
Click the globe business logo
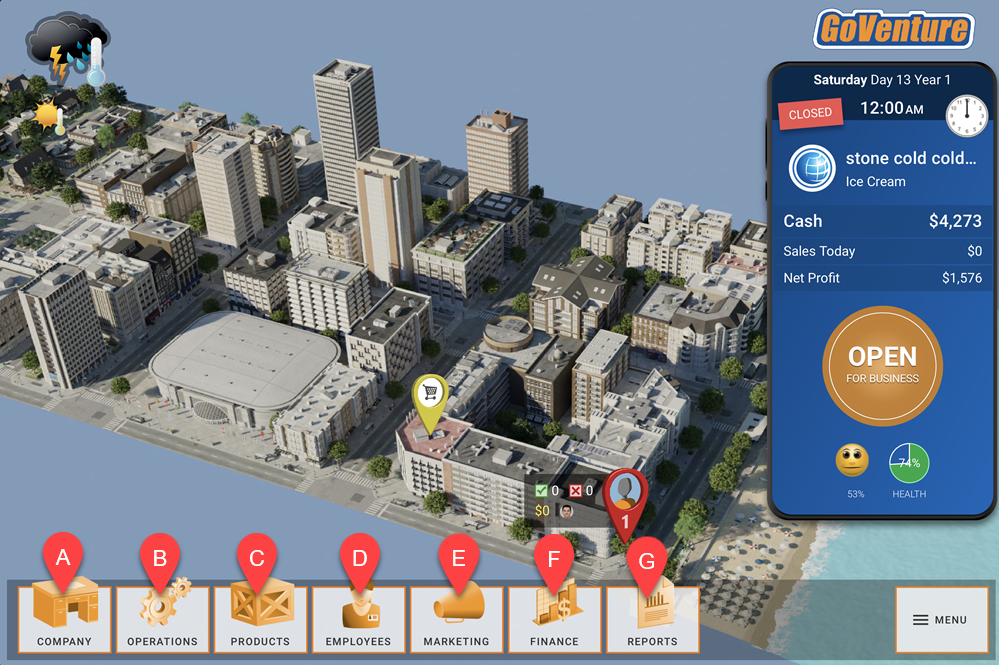(812, 168)
